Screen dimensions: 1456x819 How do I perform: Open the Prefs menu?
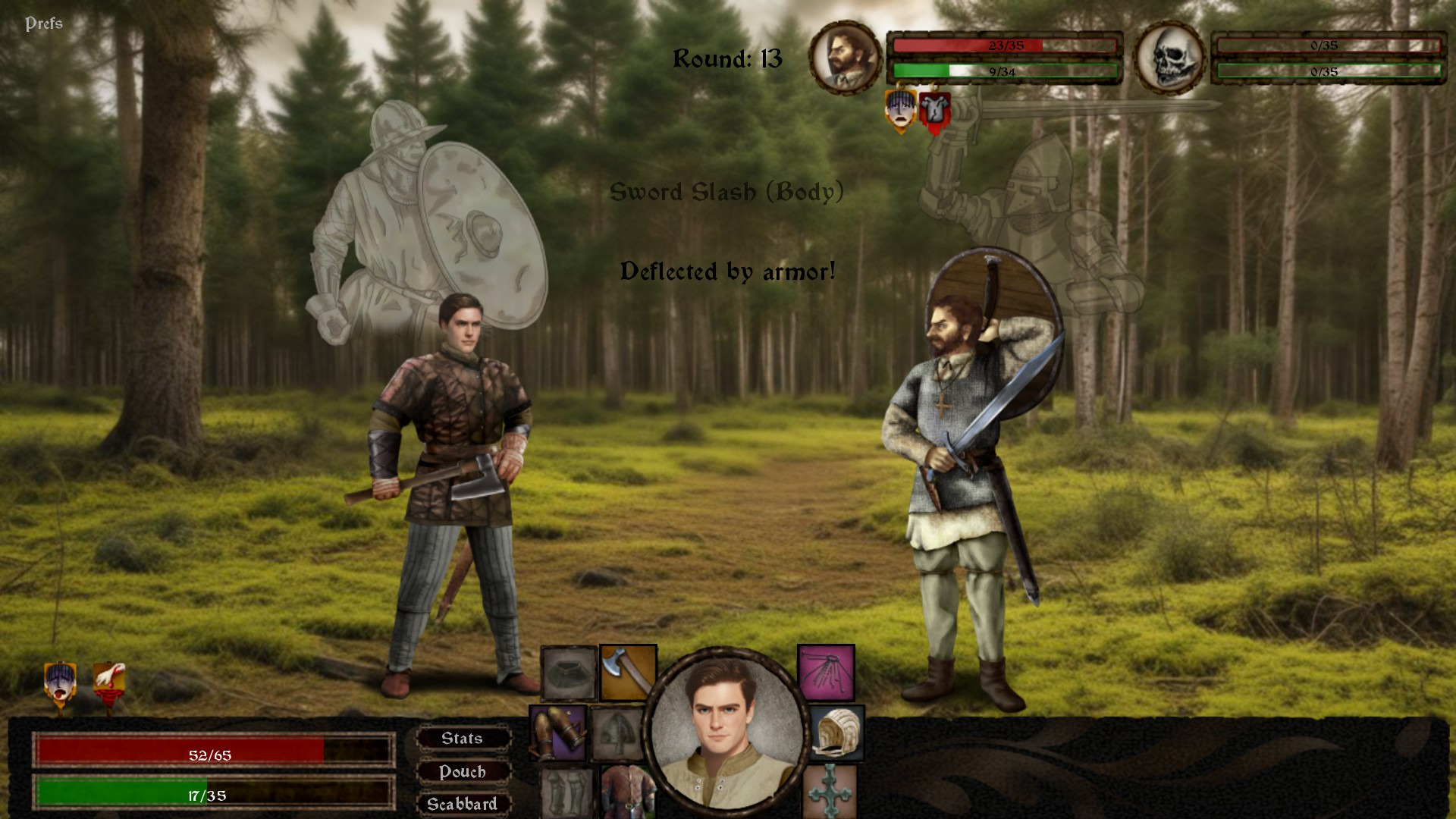44,24
